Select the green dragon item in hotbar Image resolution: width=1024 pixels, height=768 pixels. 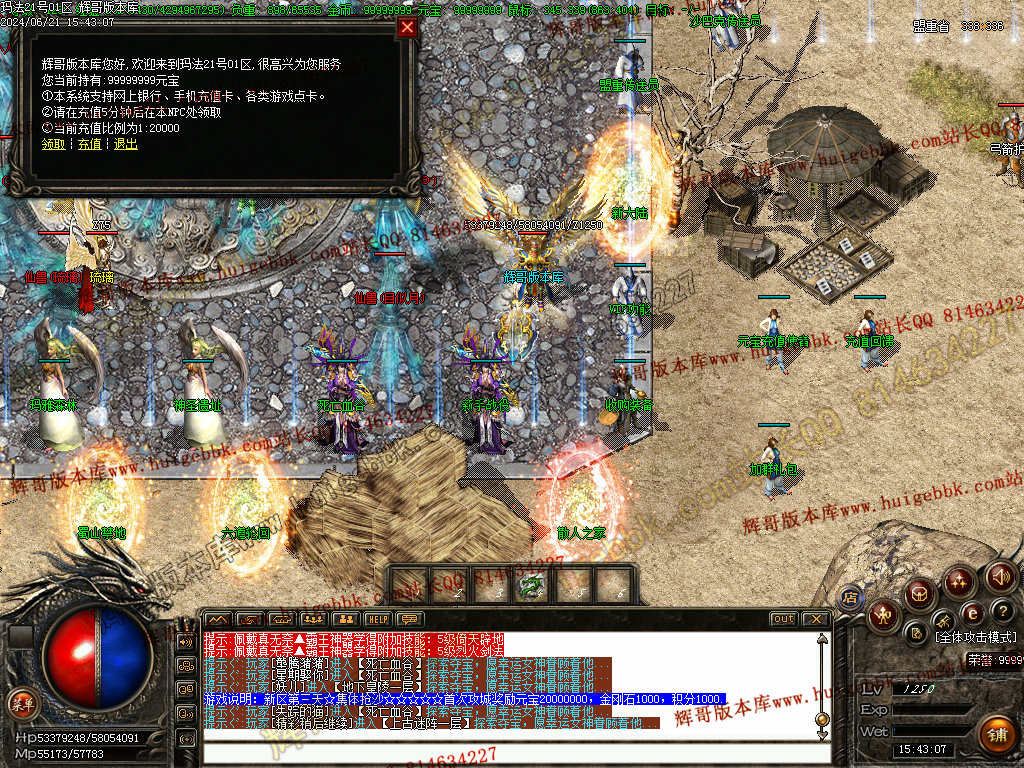[x=531, y=584]
